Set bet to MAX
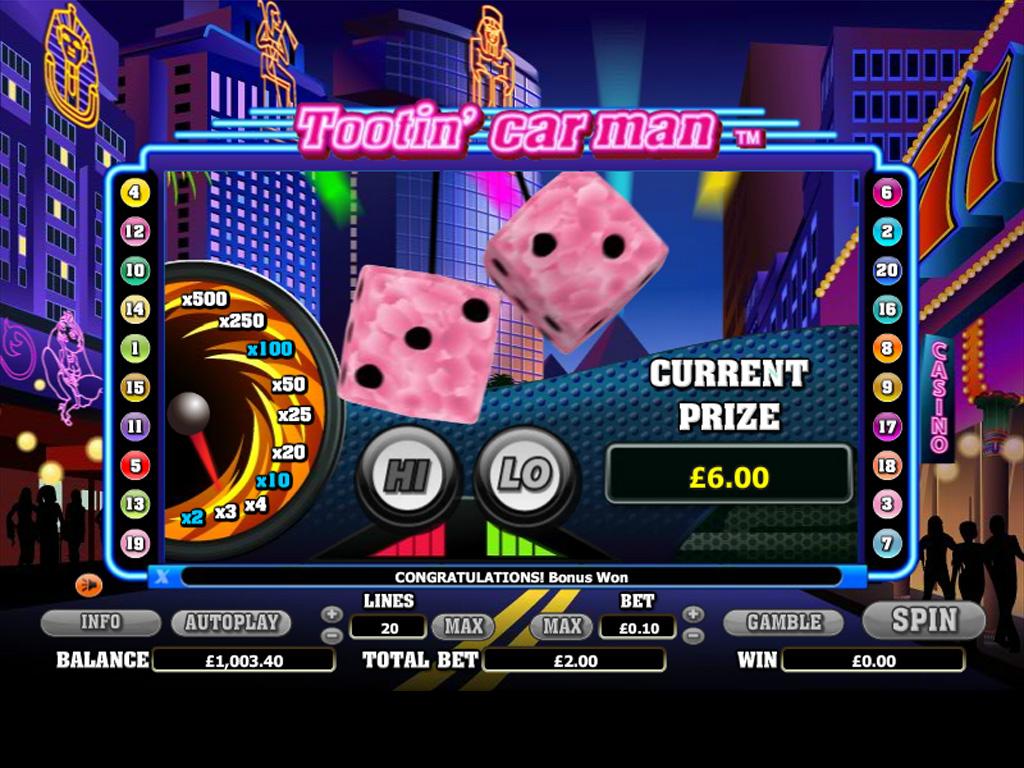Image resolution: width=1024 pixels, height=768 pixels. (562, 627)
